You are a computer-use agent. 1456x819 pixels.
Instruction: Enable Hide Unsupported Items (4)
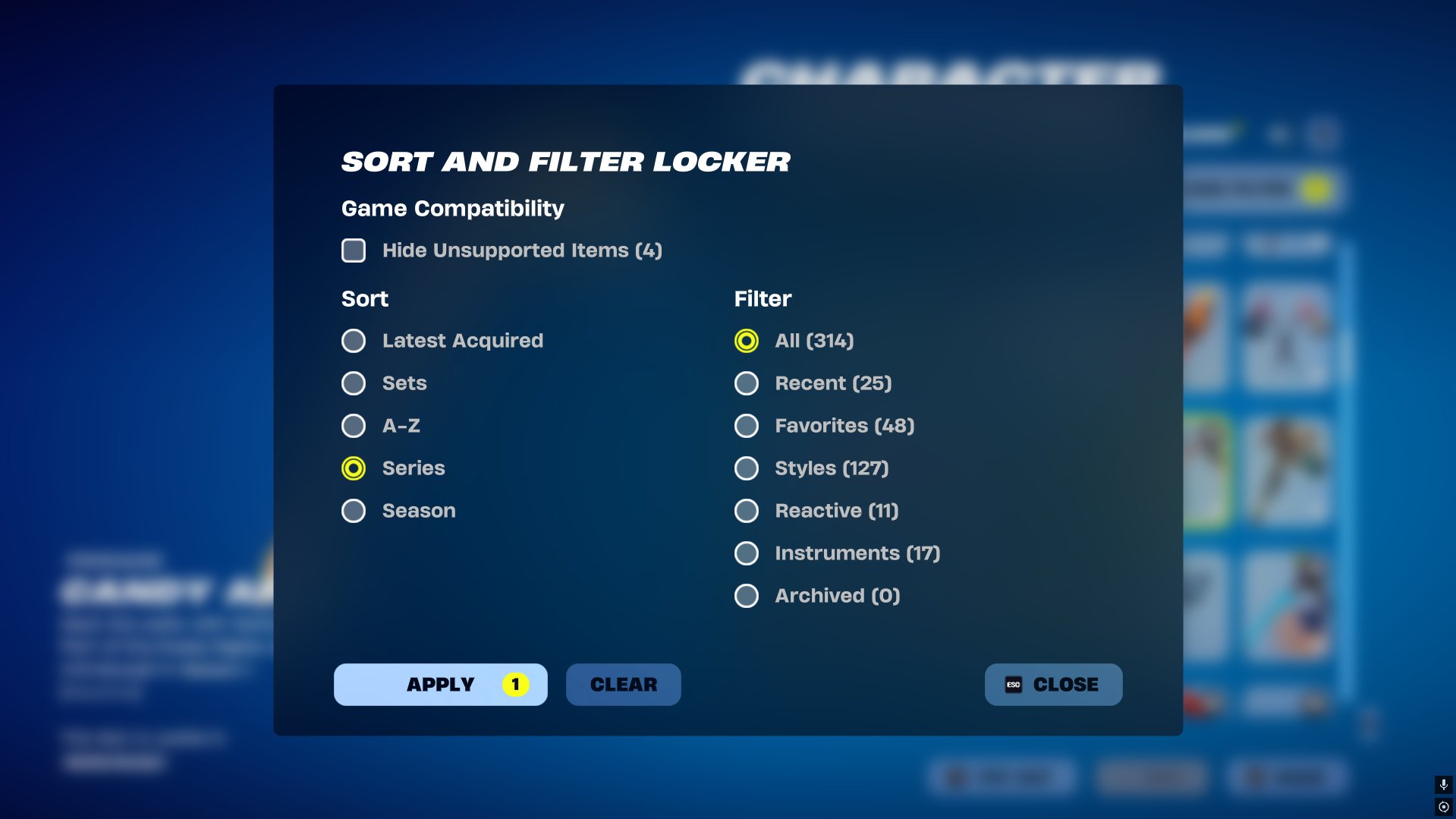[353, 250]
